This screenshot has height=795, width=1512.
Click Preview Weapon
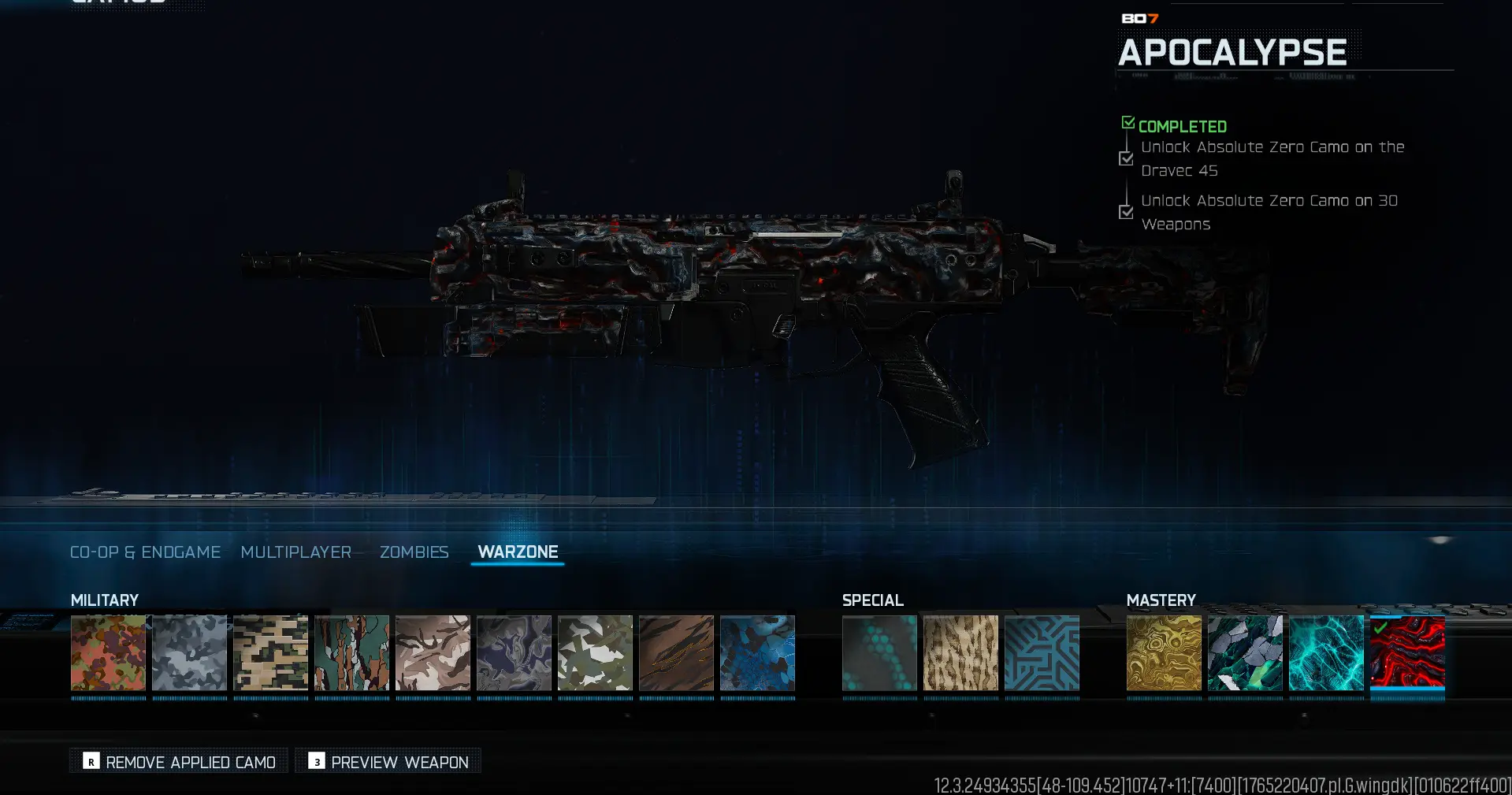(x=387, y=761)
